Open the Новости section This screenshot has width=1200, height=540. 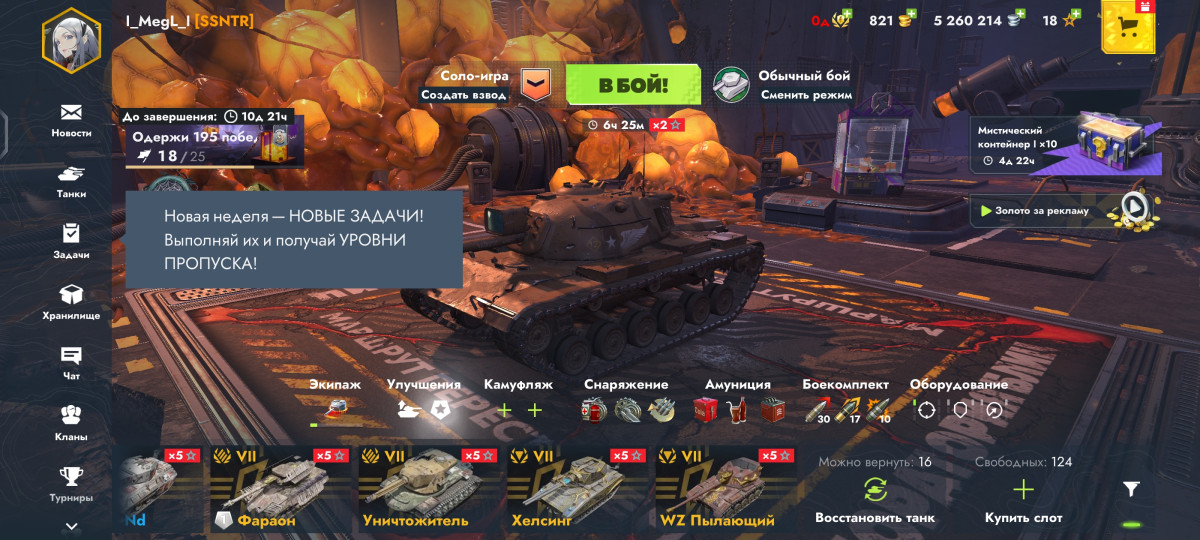click(x=71, y=119)
